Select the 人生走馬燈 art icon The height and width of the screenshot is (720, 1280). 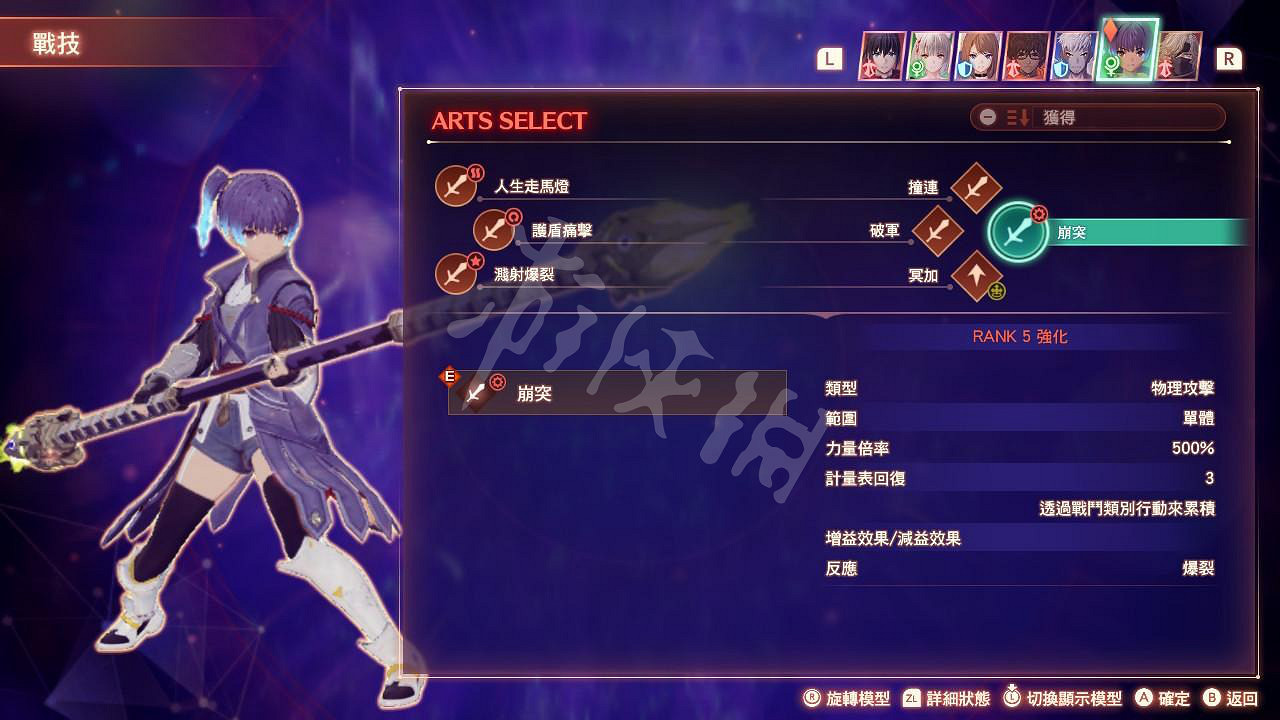click(x=455, y=185)
